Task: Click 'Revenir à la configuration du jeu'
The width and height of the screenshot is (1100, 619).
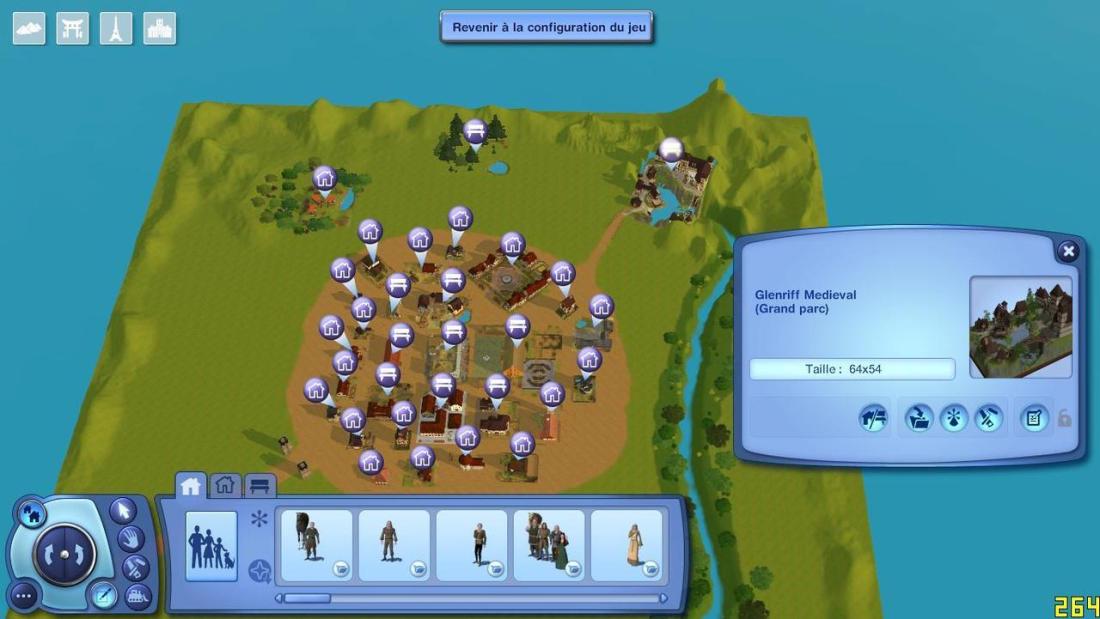Action: click(x=547, y=27)
